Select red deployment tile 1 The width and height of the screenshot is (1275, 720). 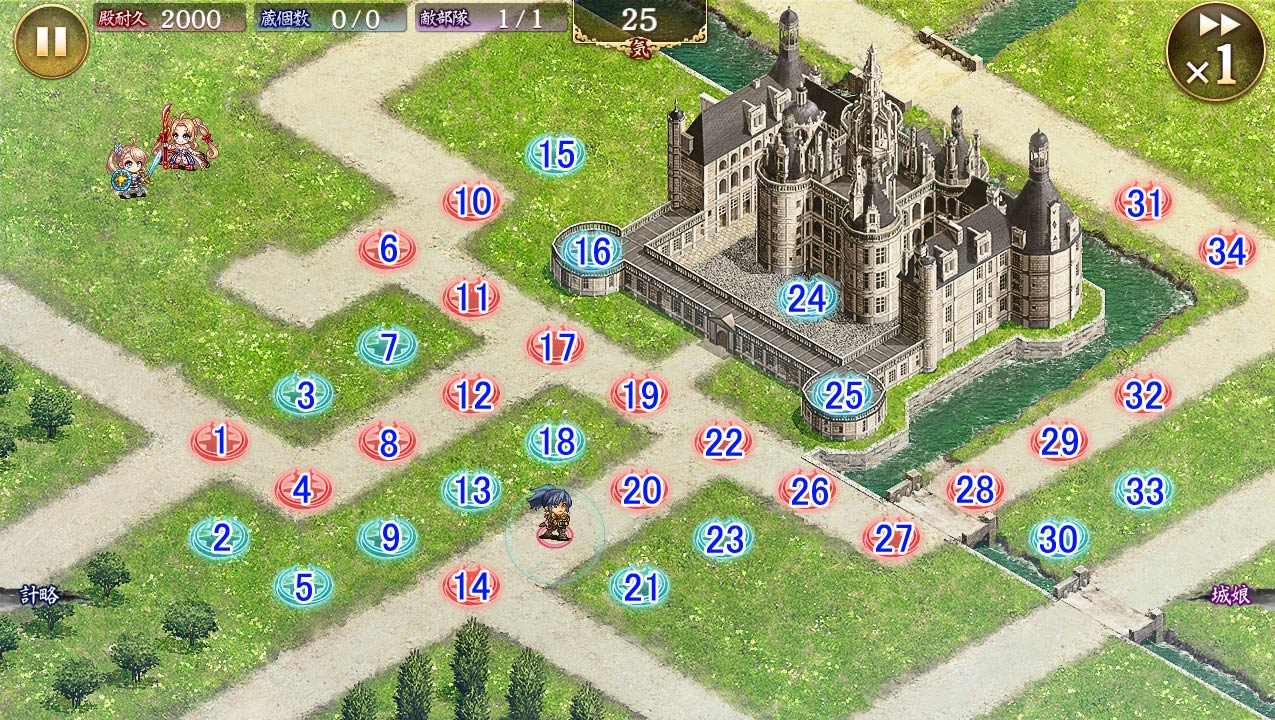pyautogui.click(x=220, y=440)
